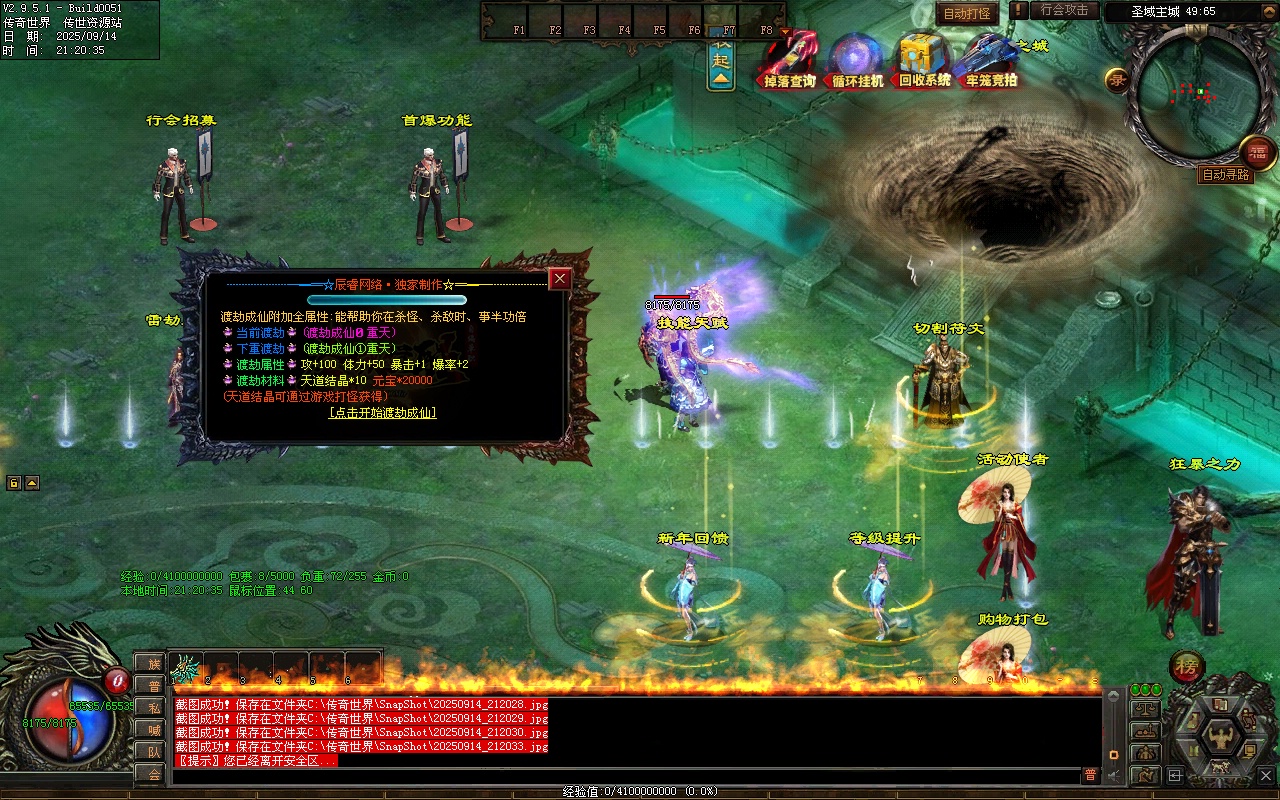Start 自动寻路 auto-pathfinding
Screen dimensions: 1280x800
tap(1226, 175)
